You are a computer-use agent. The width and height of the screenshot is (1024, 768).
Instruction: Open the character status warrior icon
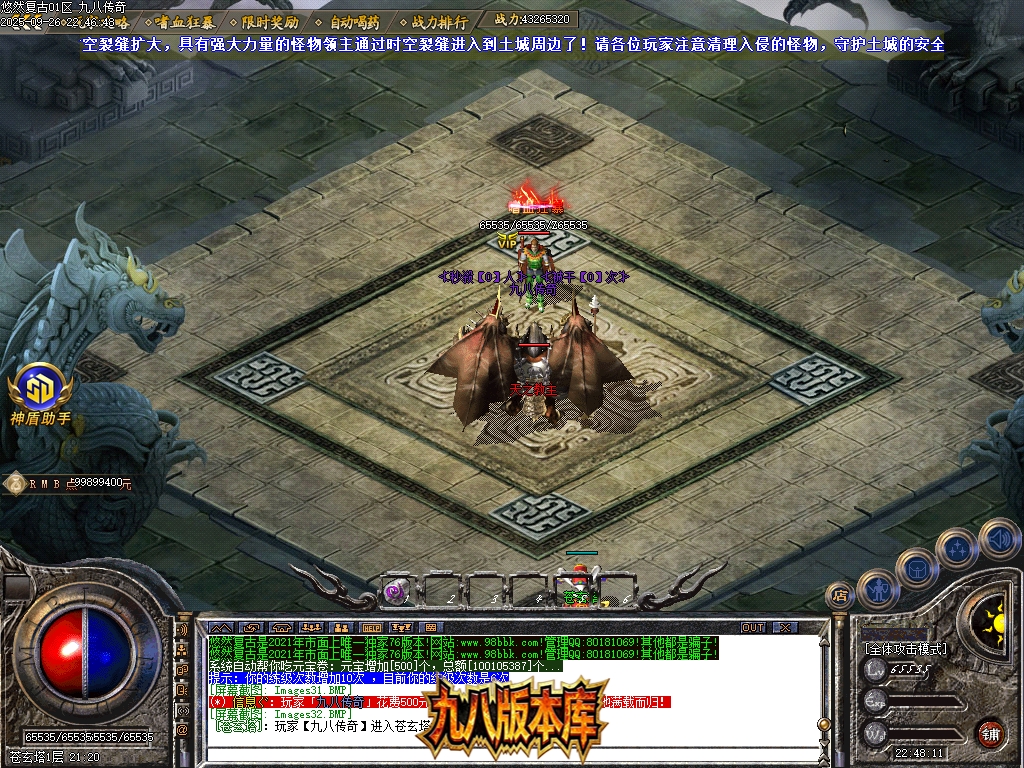point(877,589)
